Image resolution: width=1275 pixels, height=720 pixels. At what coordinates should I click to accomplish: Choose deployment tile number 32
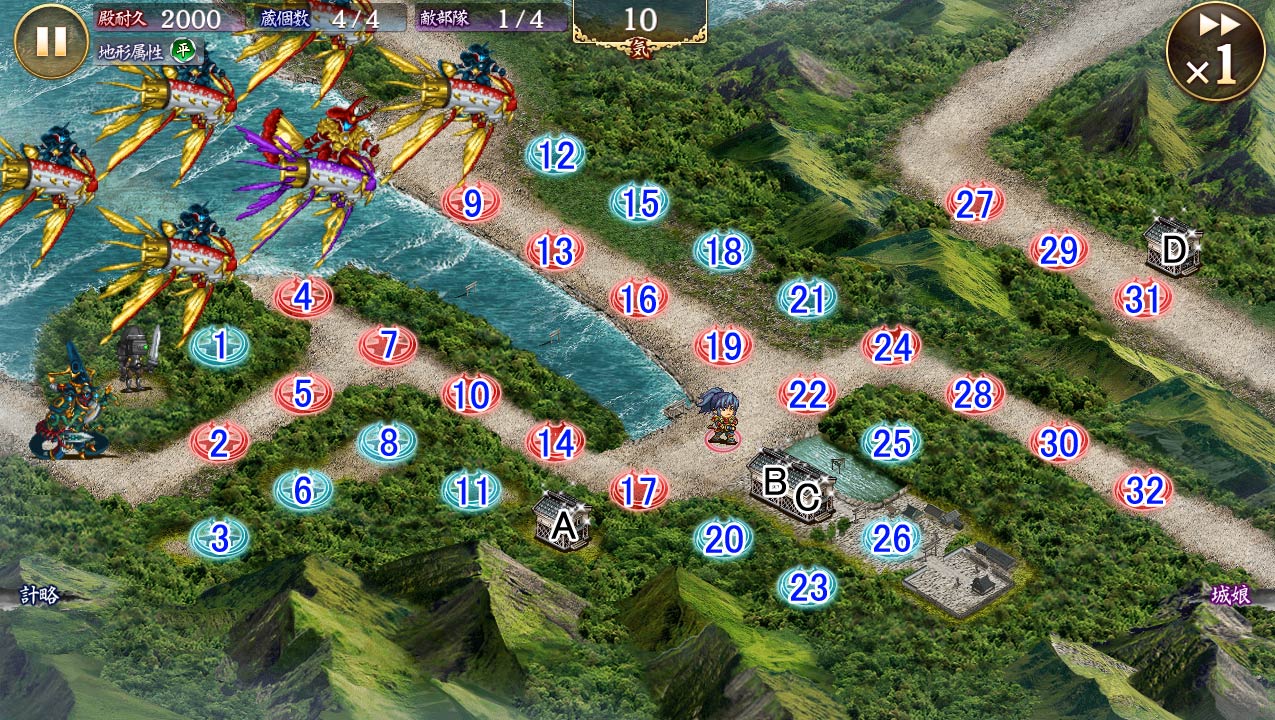[x=1143, y=490]
